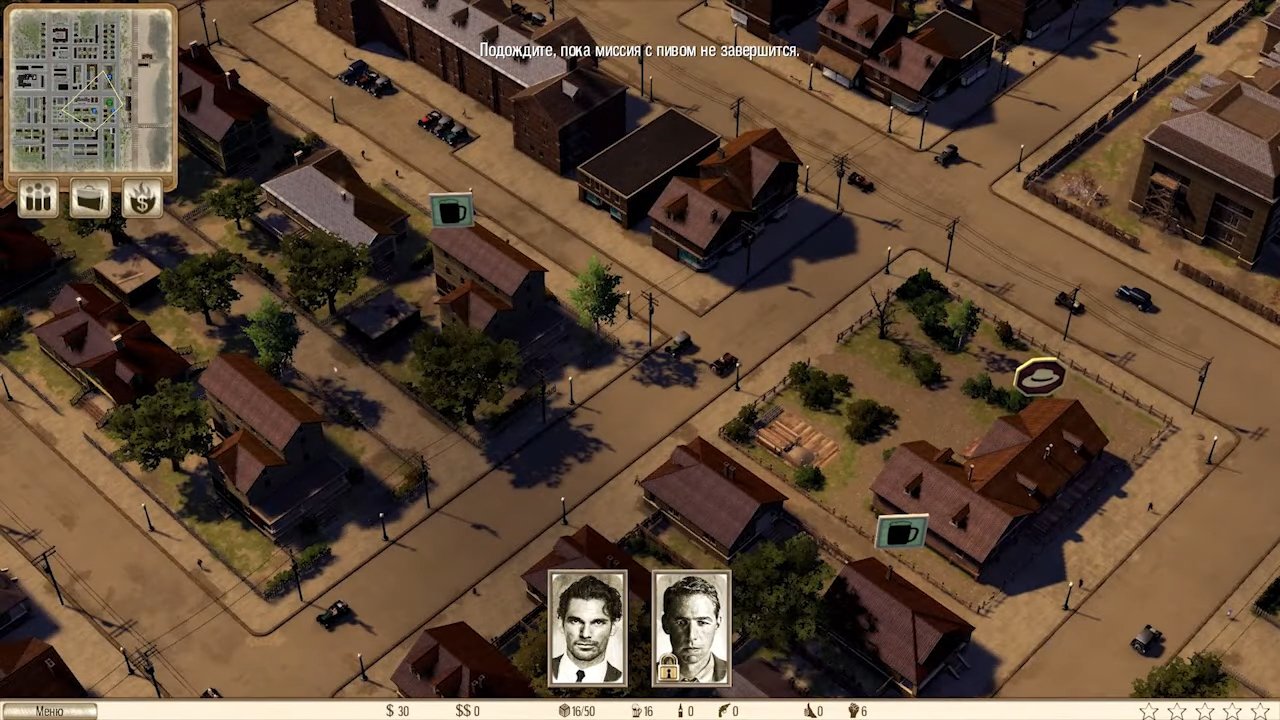
Task: Click the flaming dollar bag icon
Action: tap(142, 198)
